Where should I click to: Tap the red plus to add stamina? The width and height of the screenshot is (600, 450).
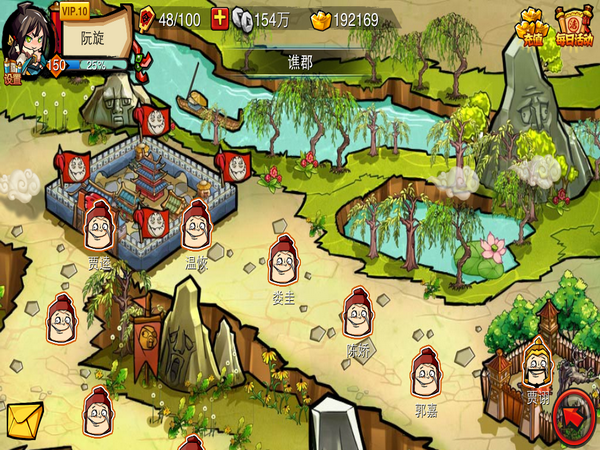[219, 19]
